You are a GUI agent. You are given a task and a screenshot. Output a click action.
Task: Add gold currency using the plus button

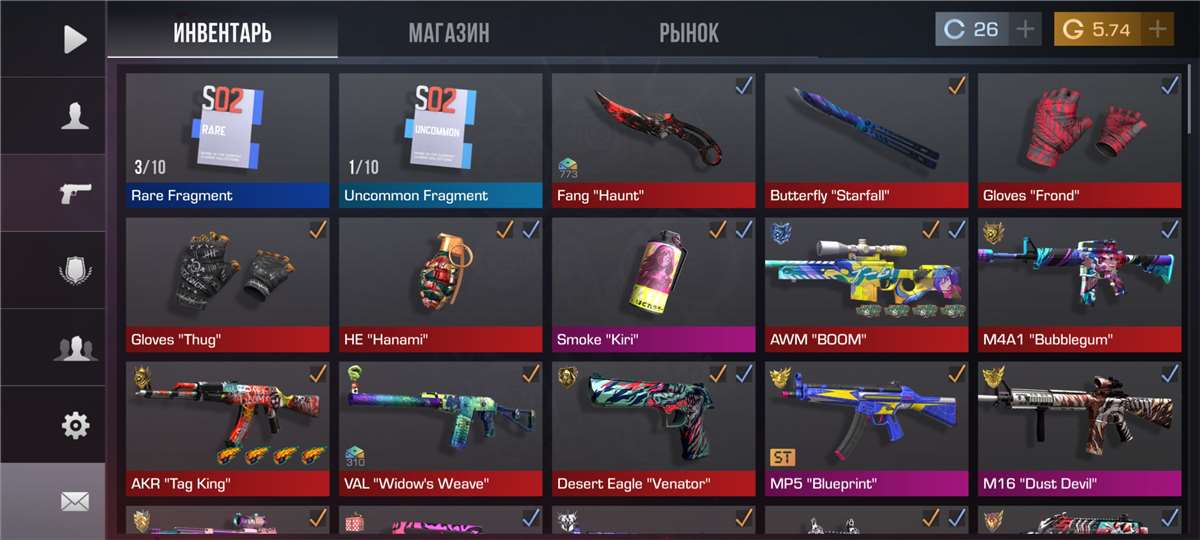pyautogui.click(x=1157, y=29)
